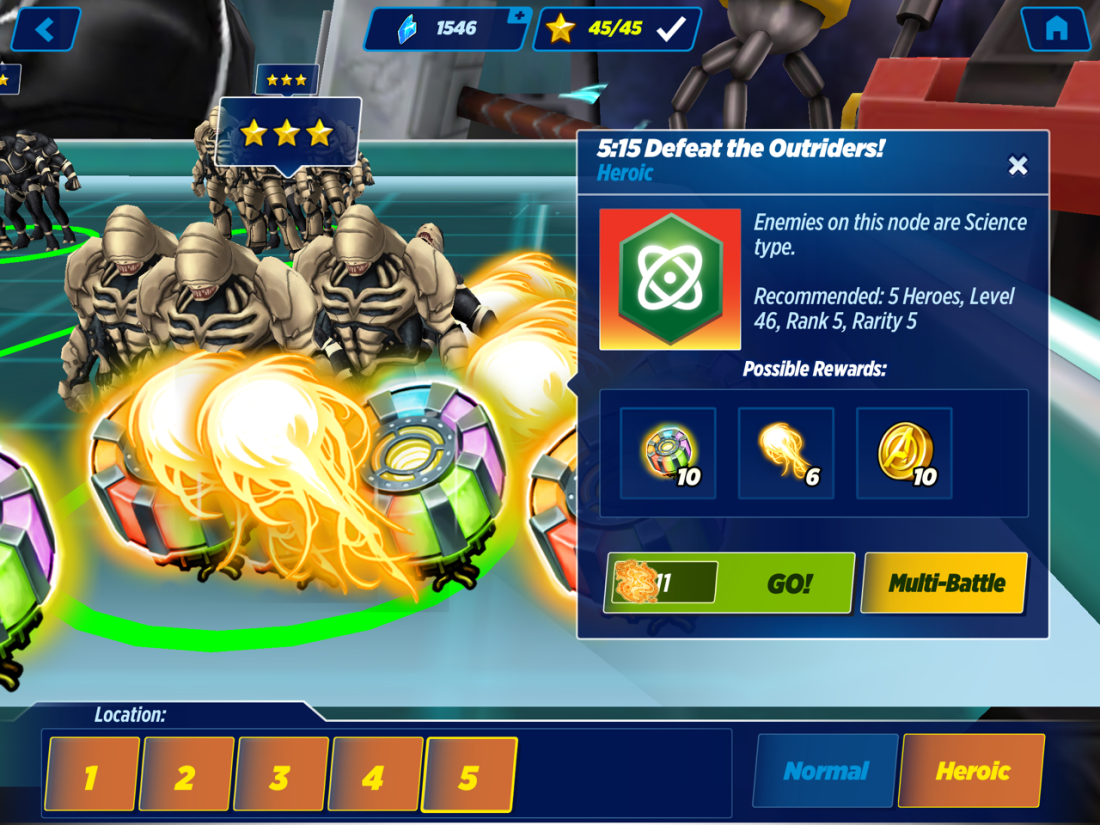Claim the 45/45 star rewards
This screenshot has width=1100, height=825.
pos(617,29)
